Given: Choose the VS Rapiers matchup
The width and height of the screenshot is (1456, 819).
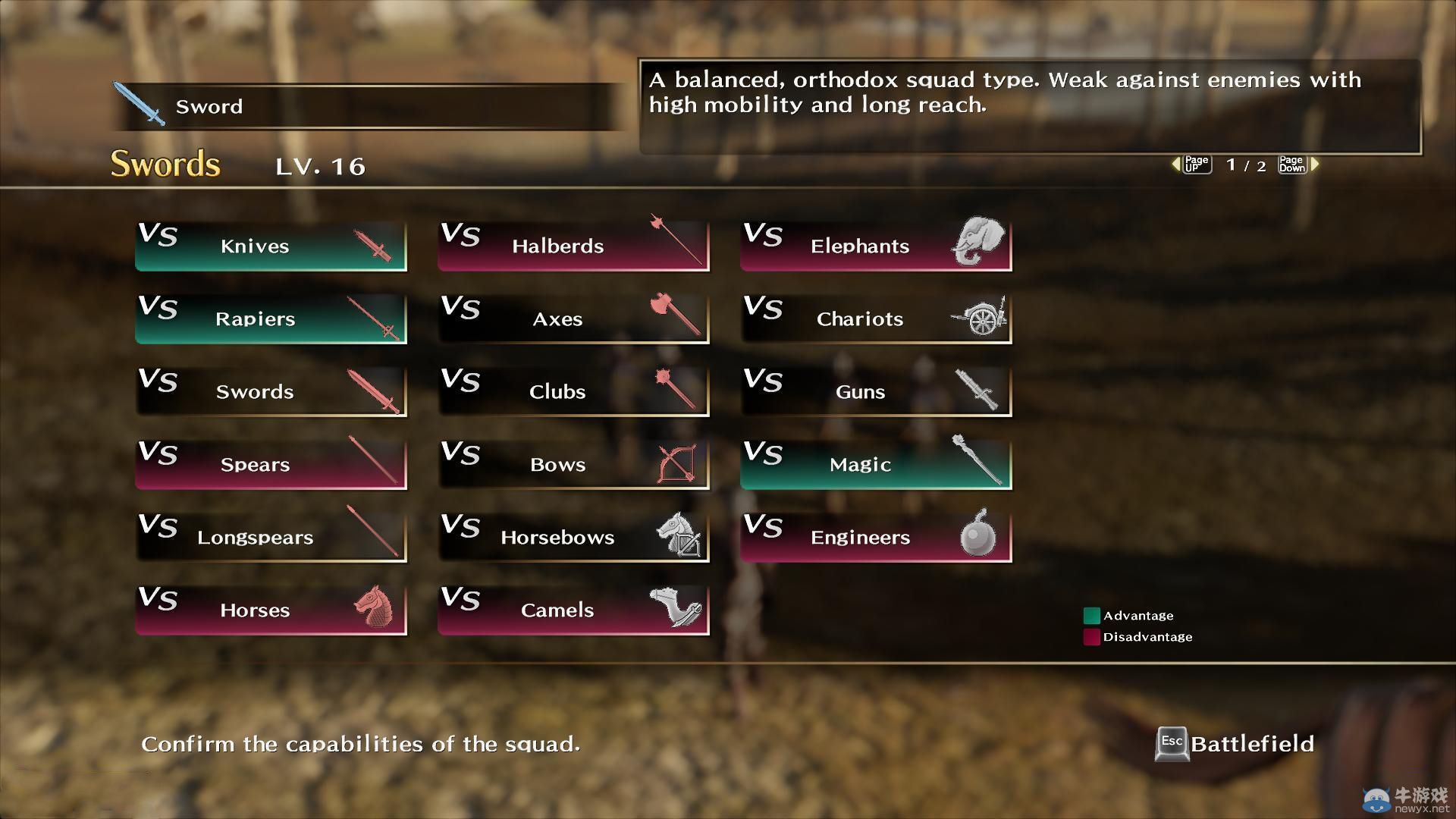Looking at the screenshot, I should (x=271, y=318).
